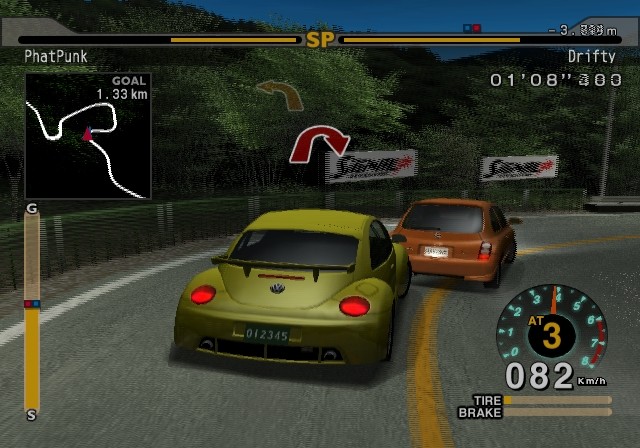Image resolution: width=640 pixels, height=448 pixels.
Task: Click the car marker on the minimap
Action: point(87,132)
